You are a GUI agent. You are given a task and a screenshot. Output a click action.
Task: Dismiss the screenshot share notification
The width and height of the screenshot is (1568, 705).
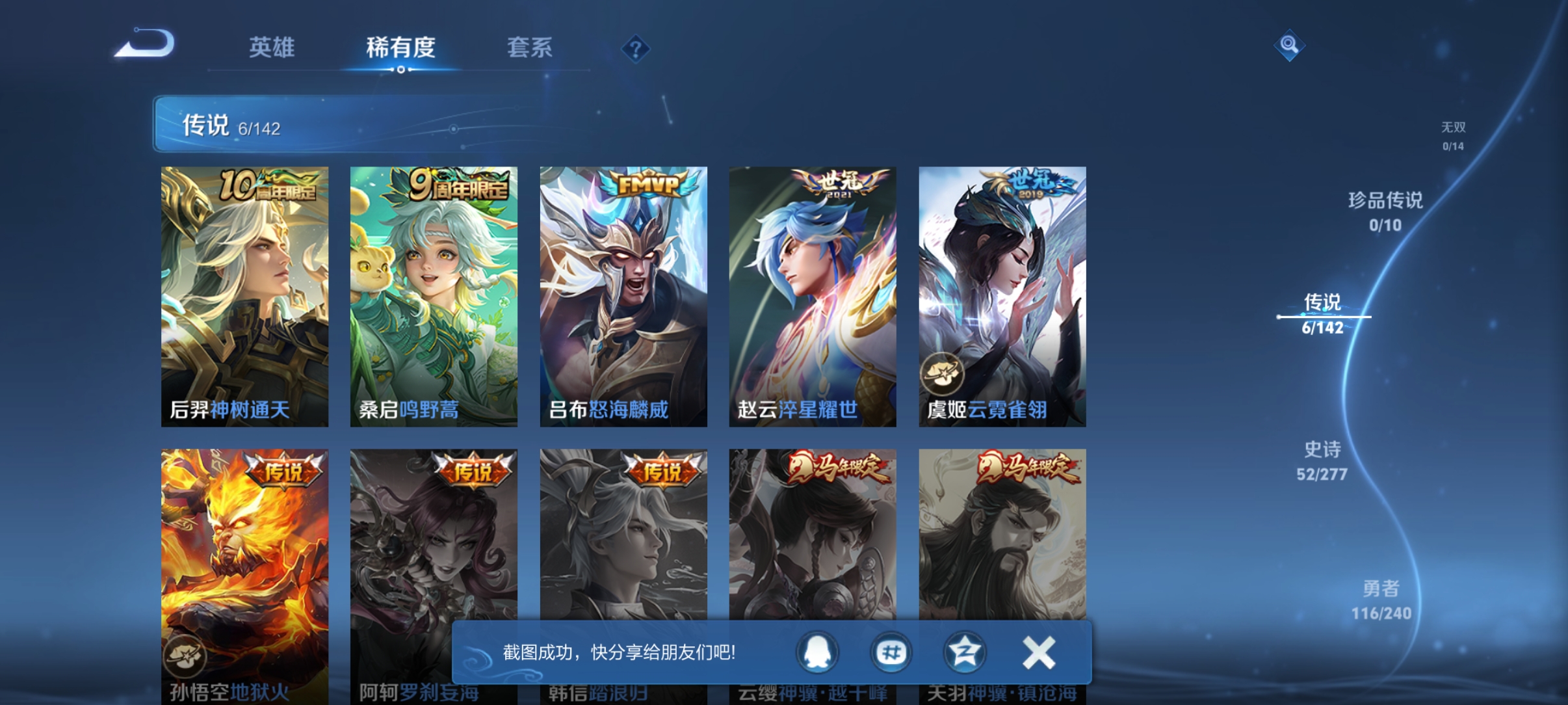(1038, 652)
